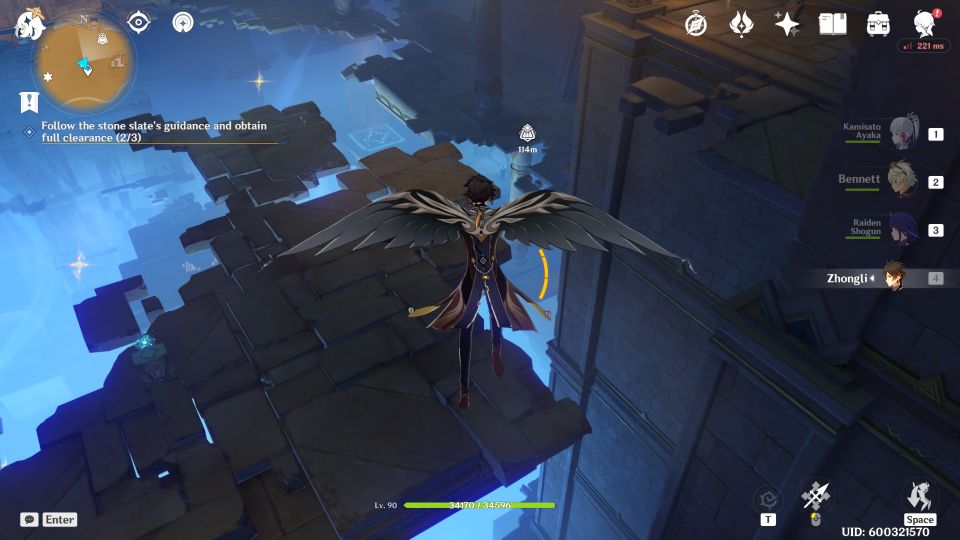Open the compass events icon

tap(696, 24)
